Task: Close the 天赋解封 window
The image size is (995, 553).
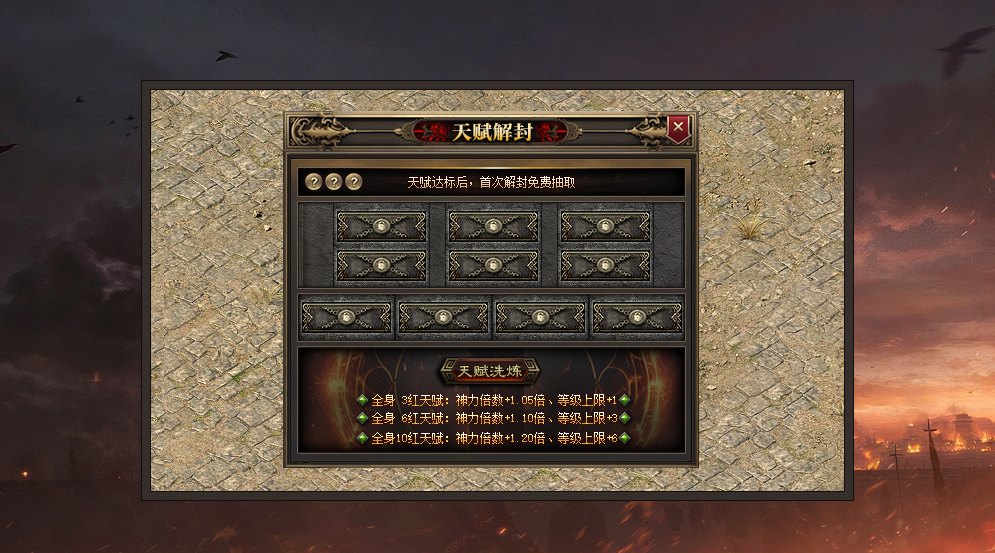Action: [x=678, y=127]
